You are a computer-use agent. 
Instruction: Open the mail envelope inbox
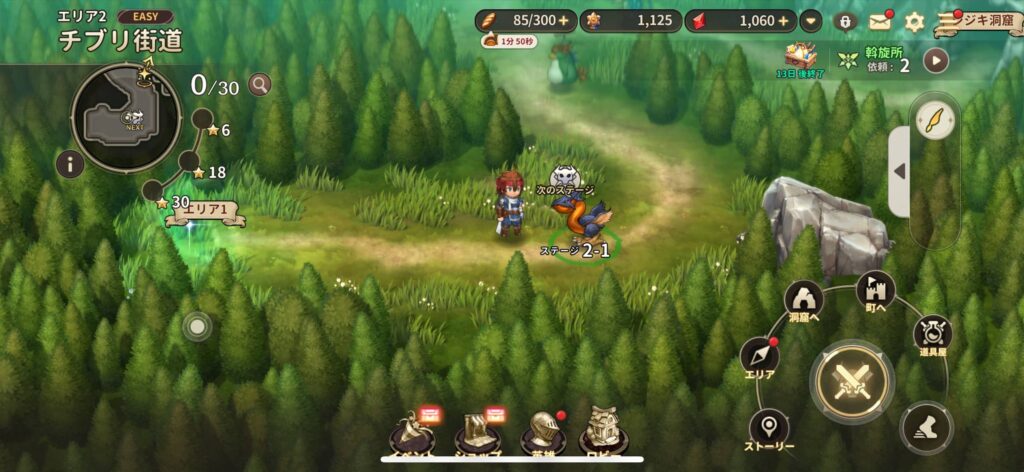pos(880,22)
